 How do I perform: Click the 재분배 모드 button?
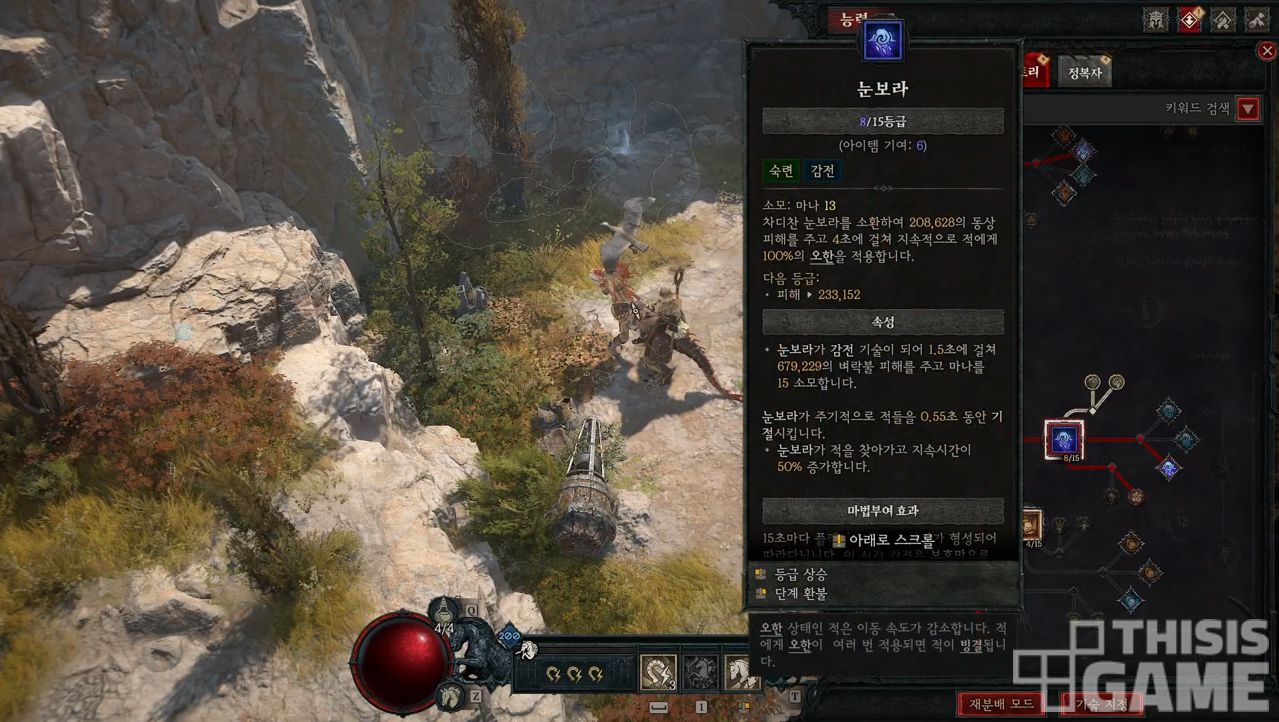tap(1001, 703)
